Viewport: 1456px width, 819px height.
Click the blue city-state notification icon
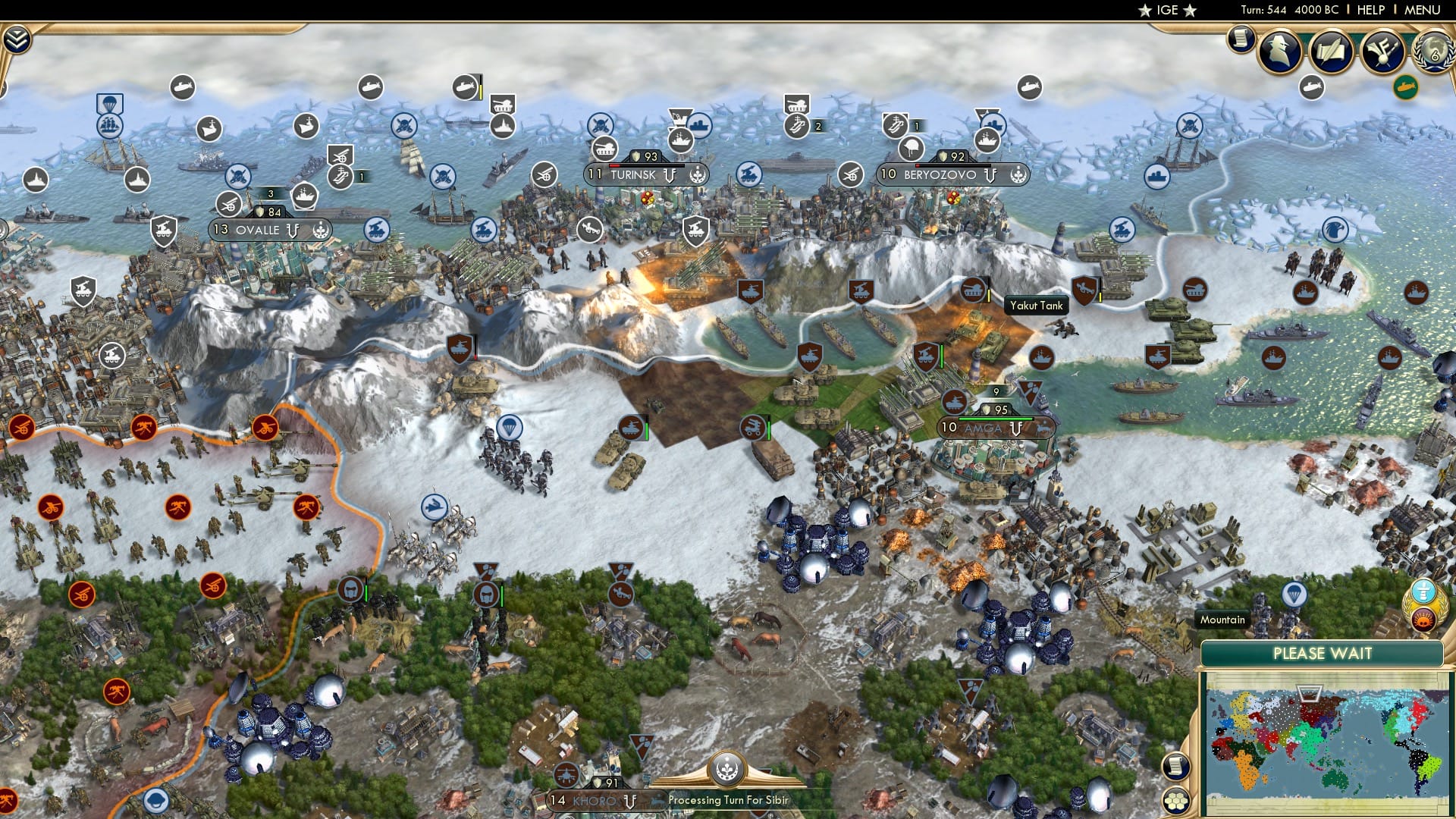1423,589
